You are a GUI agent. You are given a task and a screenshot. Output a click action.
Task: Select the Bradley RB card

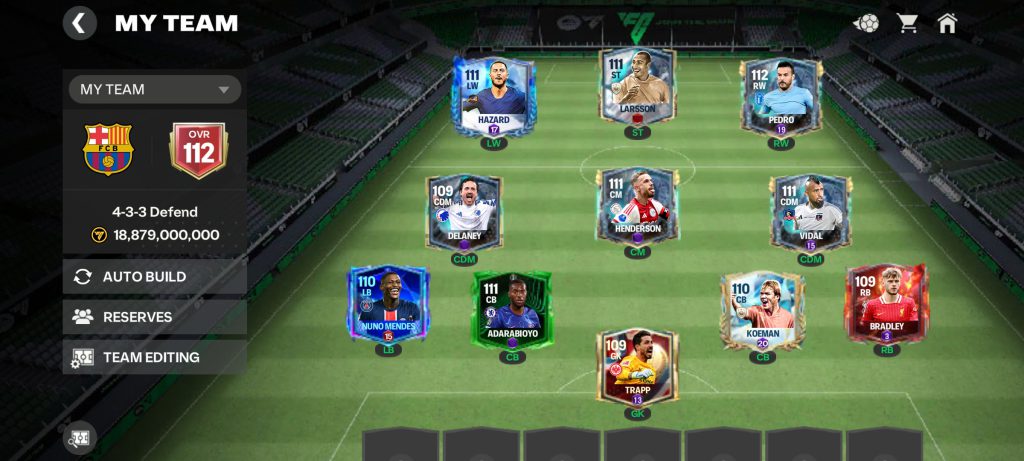tap(886, 302)
